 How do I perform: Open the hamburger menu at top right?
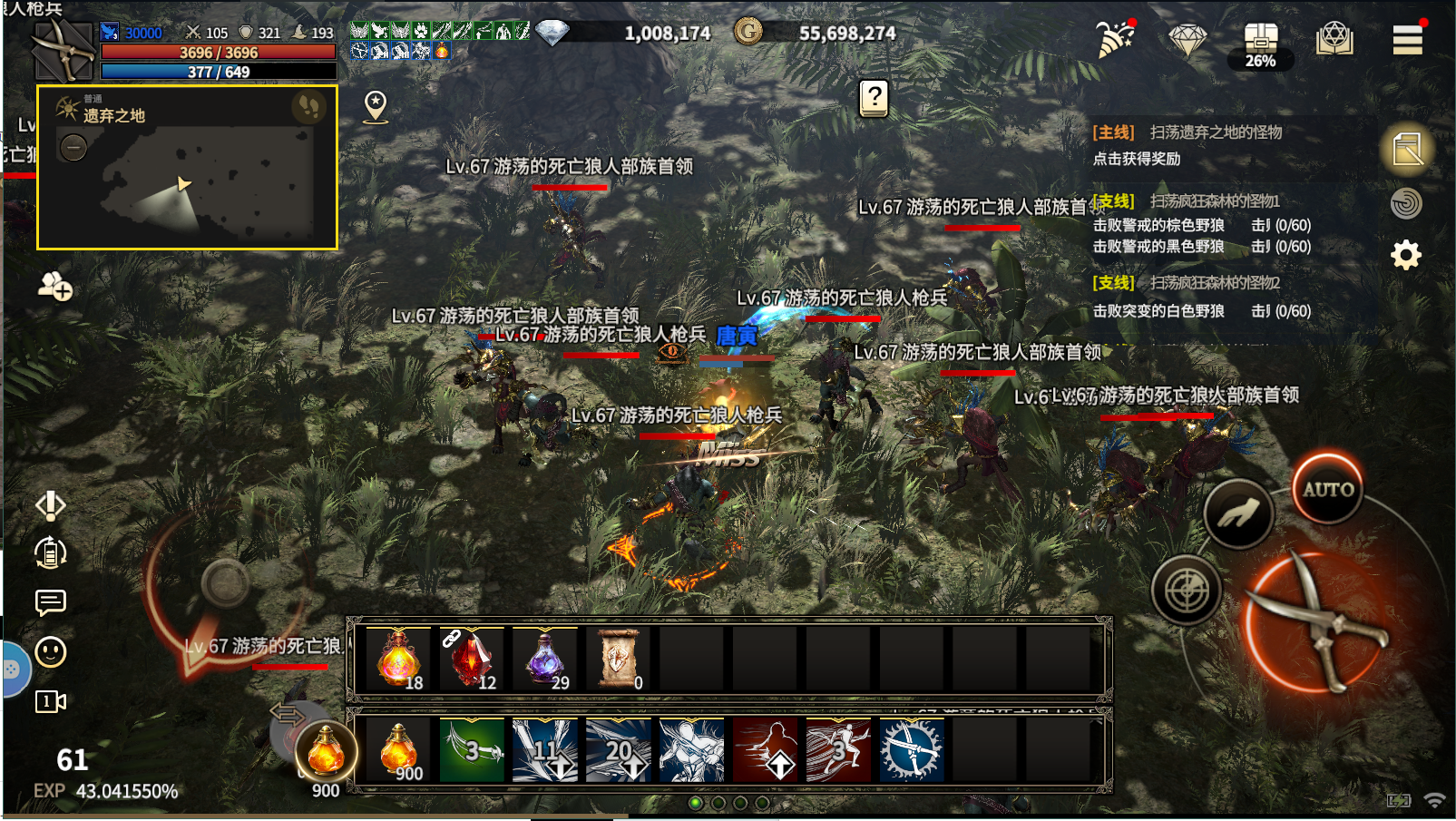(x=1408, y=40)
